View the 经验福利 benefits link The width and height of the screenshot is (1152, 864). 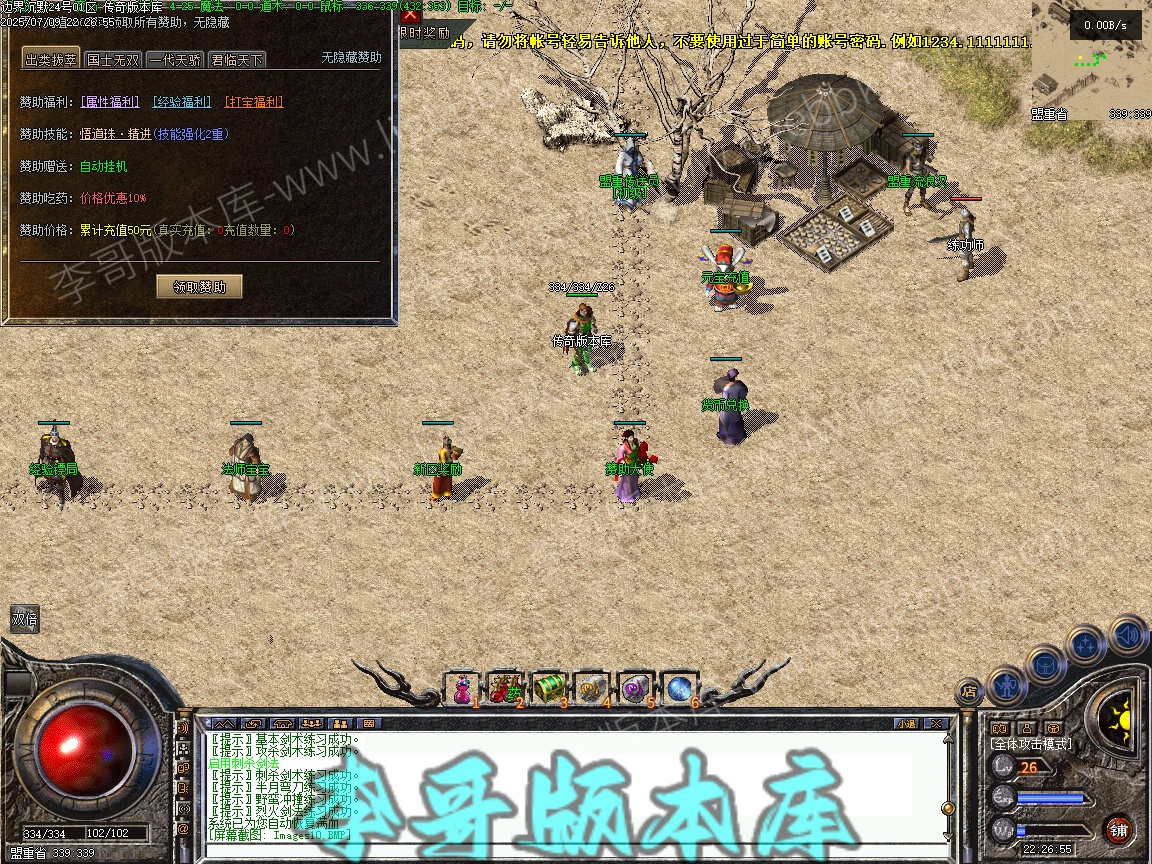pyautogui.click(x=182, y=102)
